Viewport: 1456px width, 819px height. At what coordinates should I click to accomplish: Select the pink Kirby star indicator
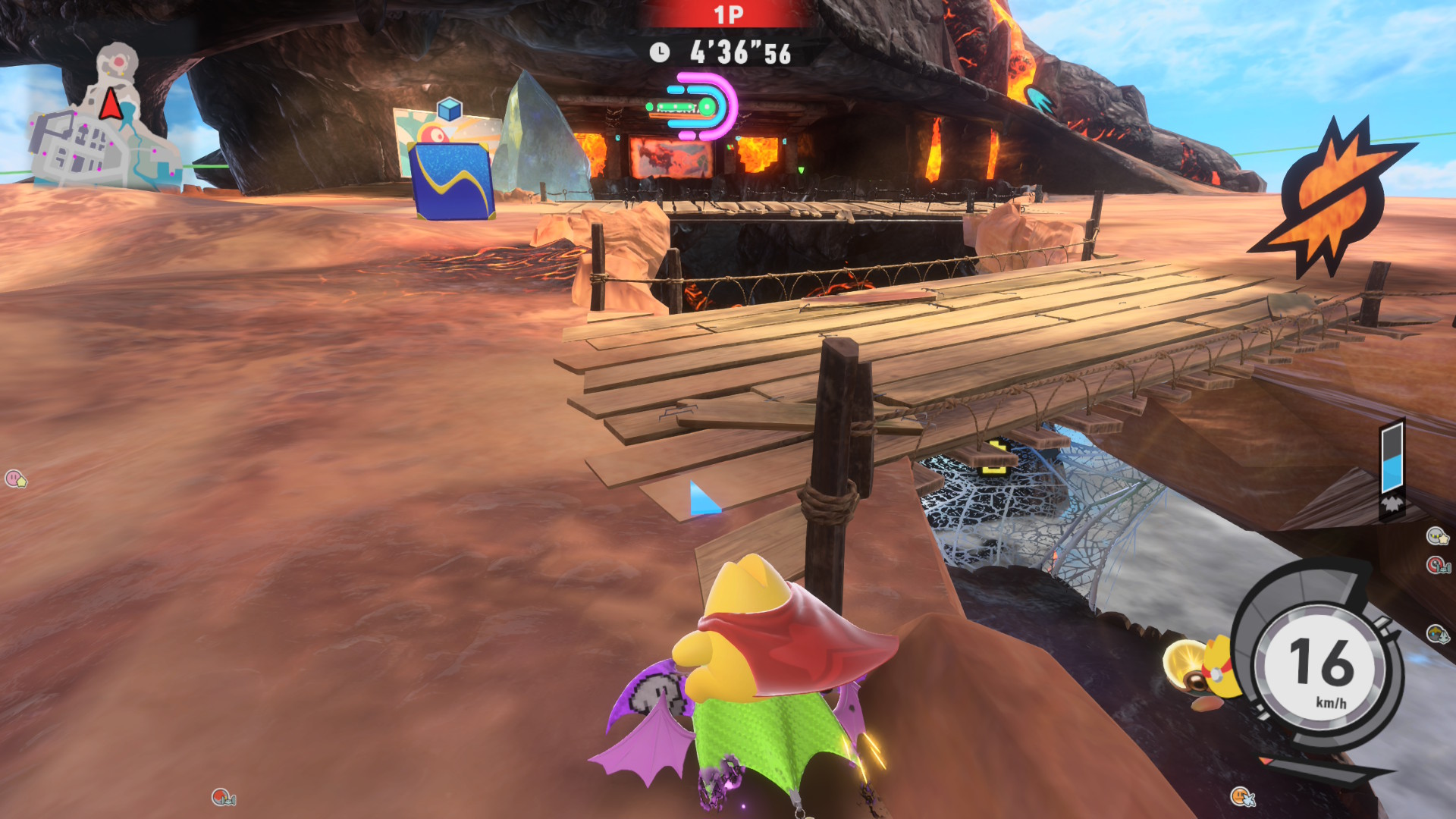[x=15, y=479]
